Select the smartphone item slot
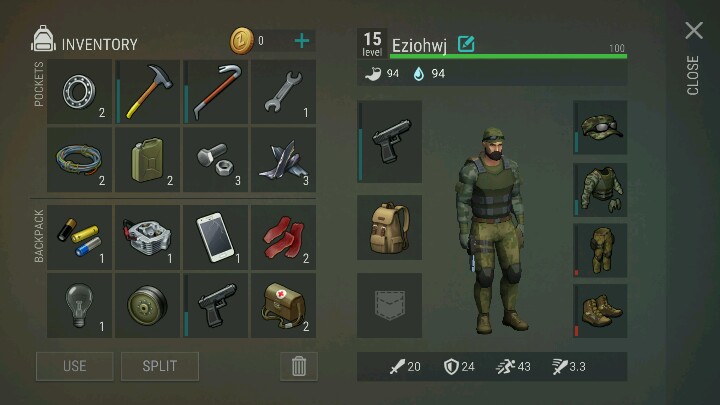The width and height of the screenshot is (720, 405). click(x=215, y=237)
